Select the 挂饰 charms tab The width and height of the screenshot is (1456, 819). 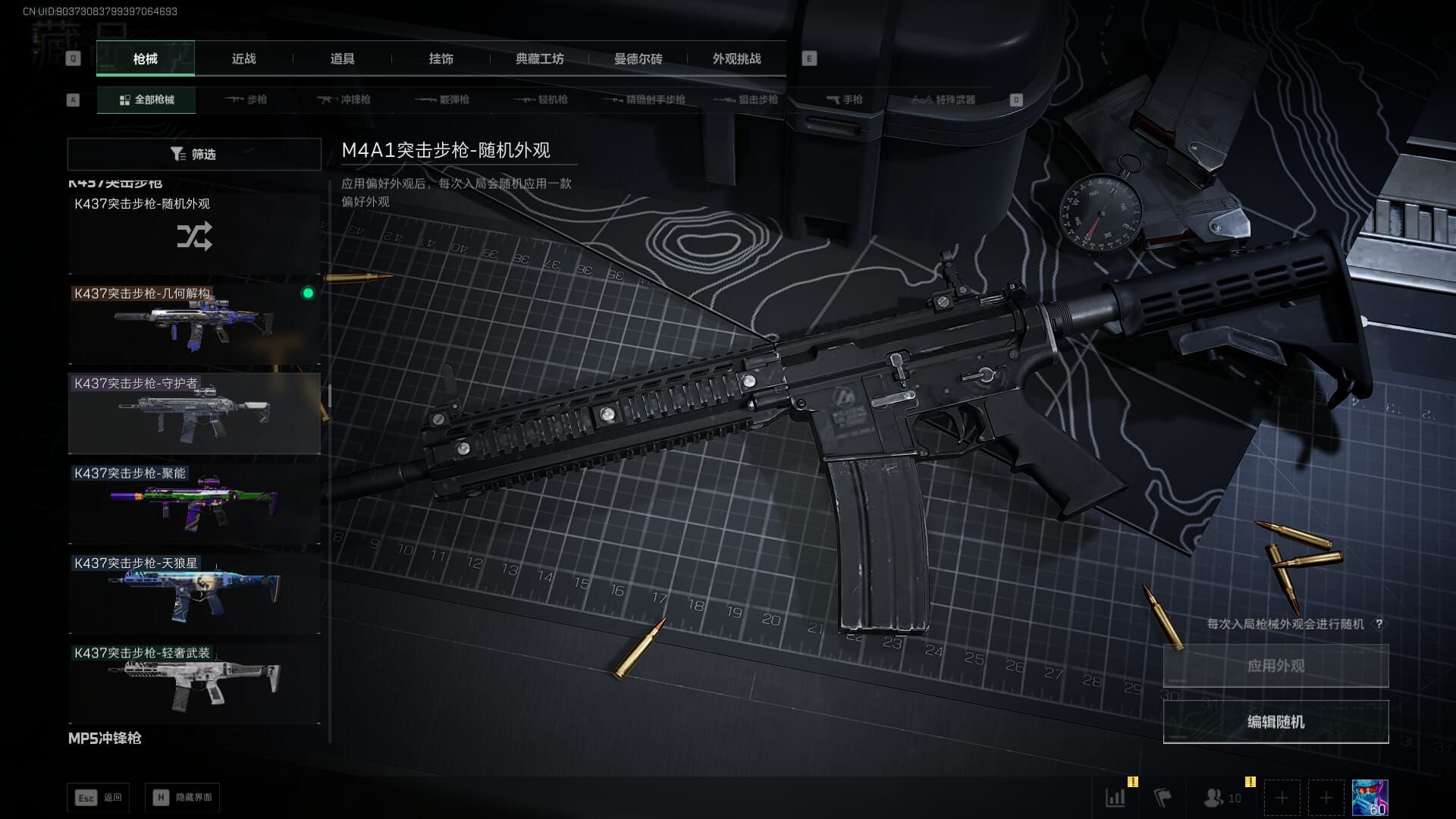pyautogui.click(x=441, y=59)
